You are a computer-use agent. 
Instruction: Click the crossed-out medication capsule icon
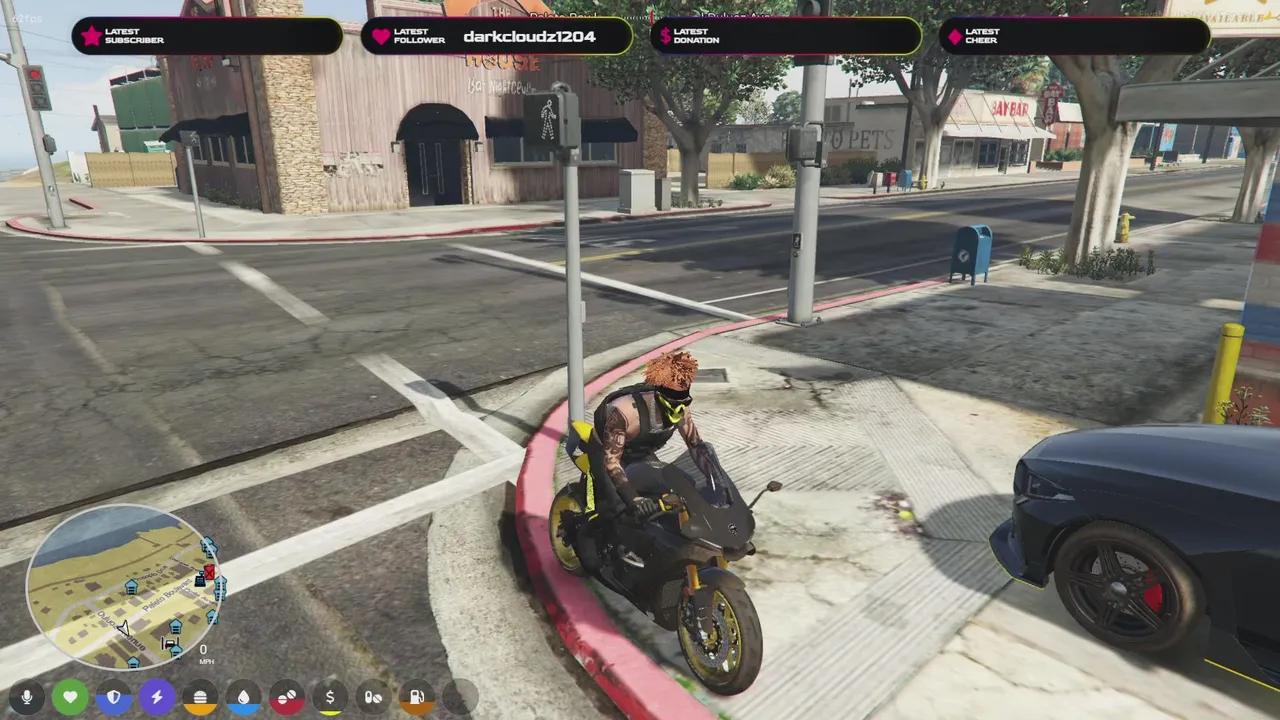pos(373,697)
